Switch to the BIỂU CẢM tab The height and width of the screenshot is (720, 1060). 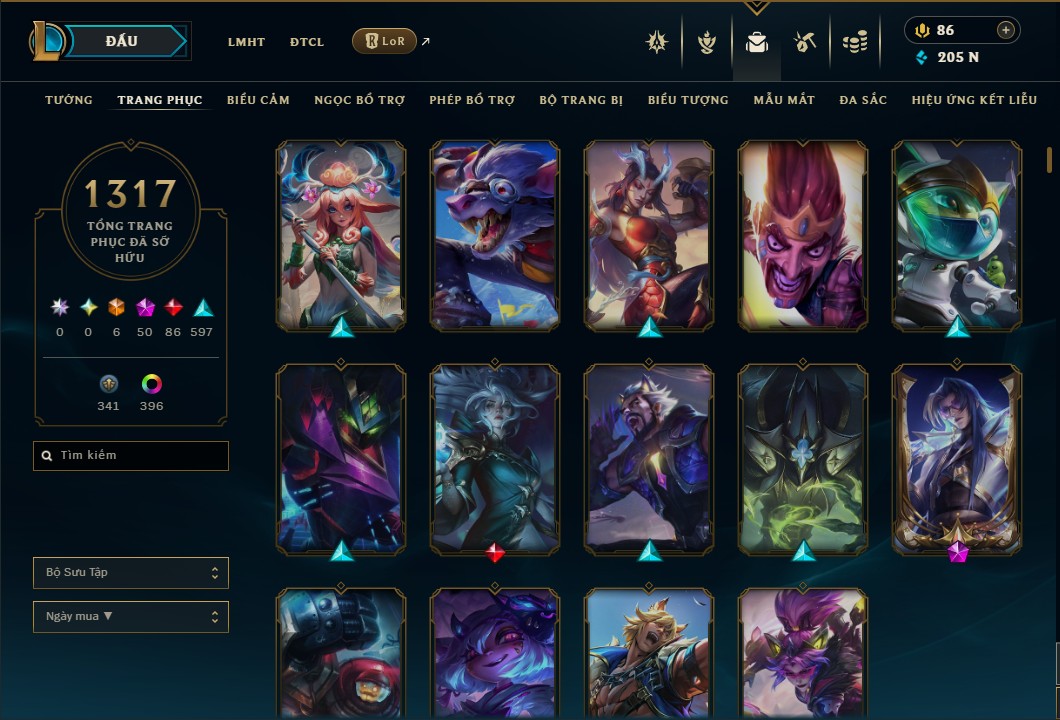258,100
